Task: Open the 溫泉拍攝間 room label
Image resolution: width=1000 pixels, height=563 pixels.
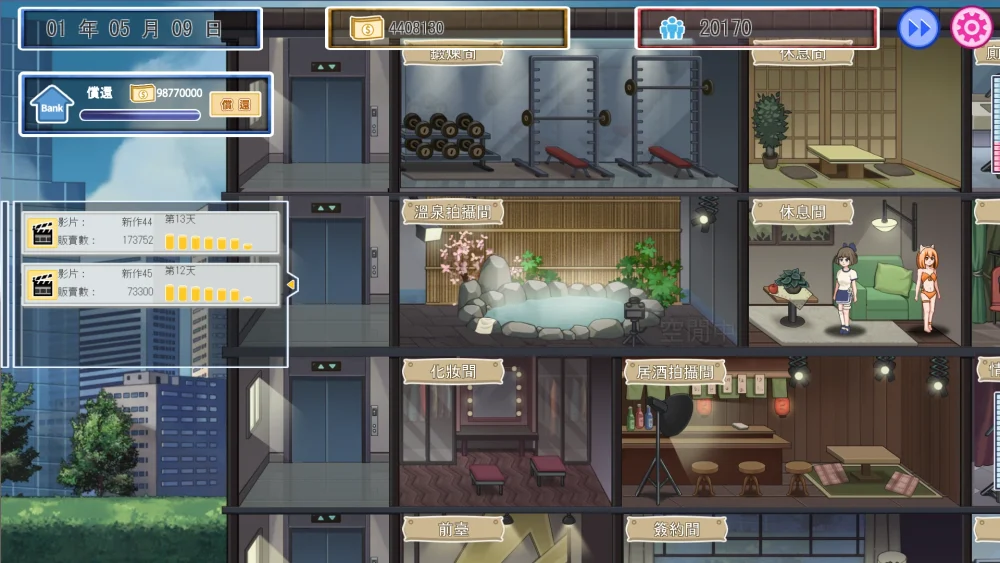Action: (x=452, y=211)
